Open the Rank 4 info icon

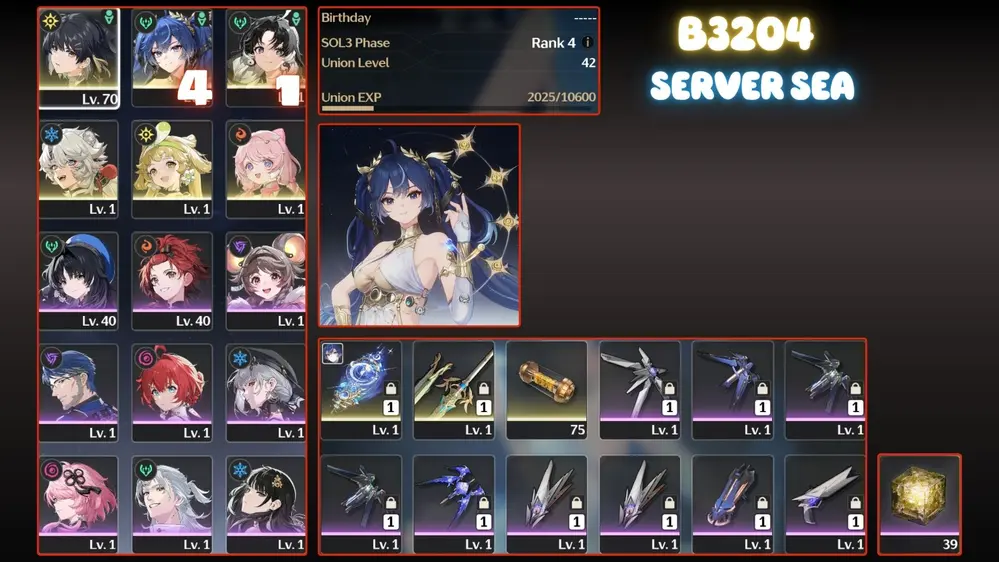(588, 43)
